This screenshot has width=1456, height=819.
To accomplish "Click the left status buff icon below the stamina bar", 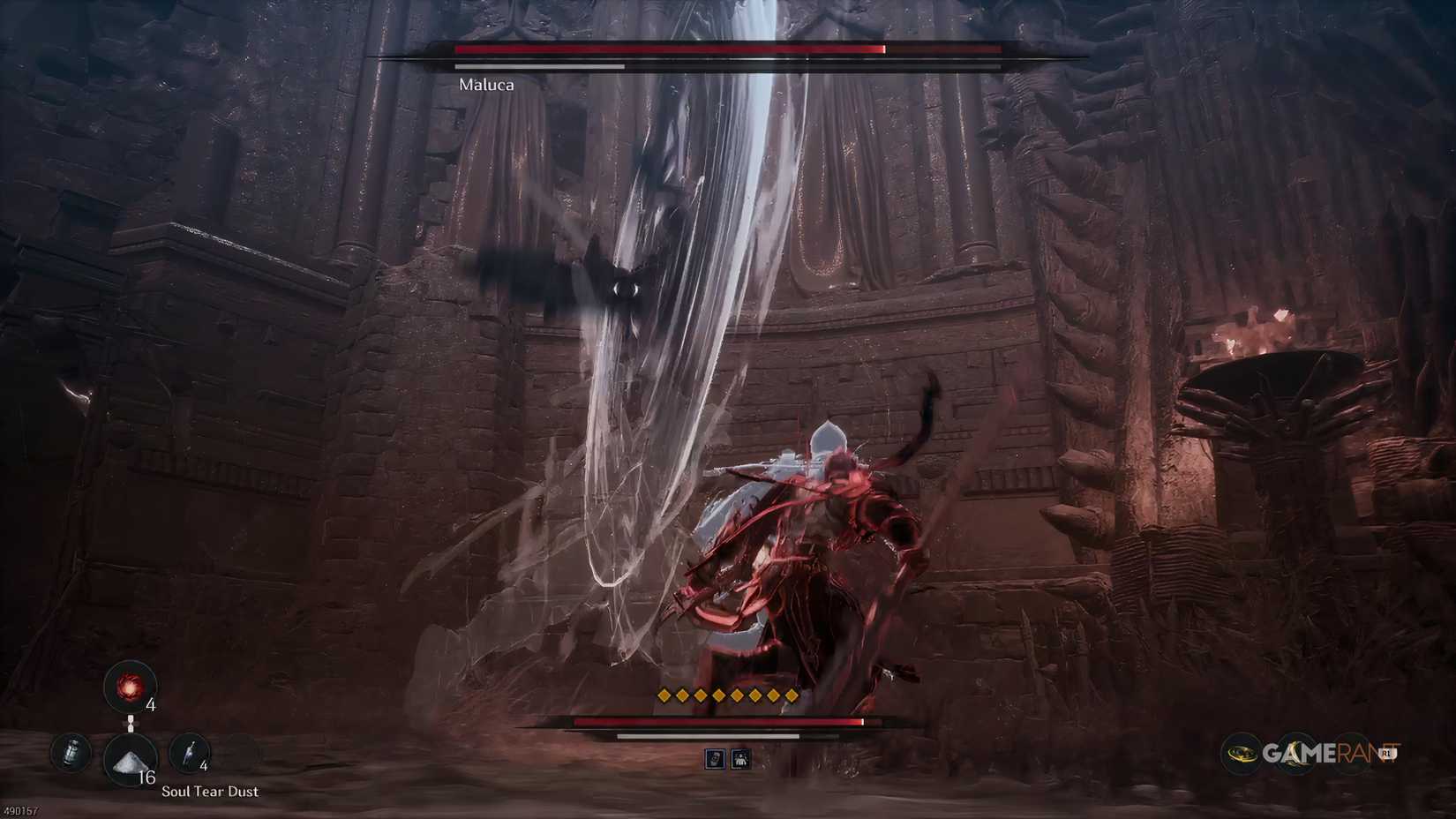I will click(x=716, y=759).
